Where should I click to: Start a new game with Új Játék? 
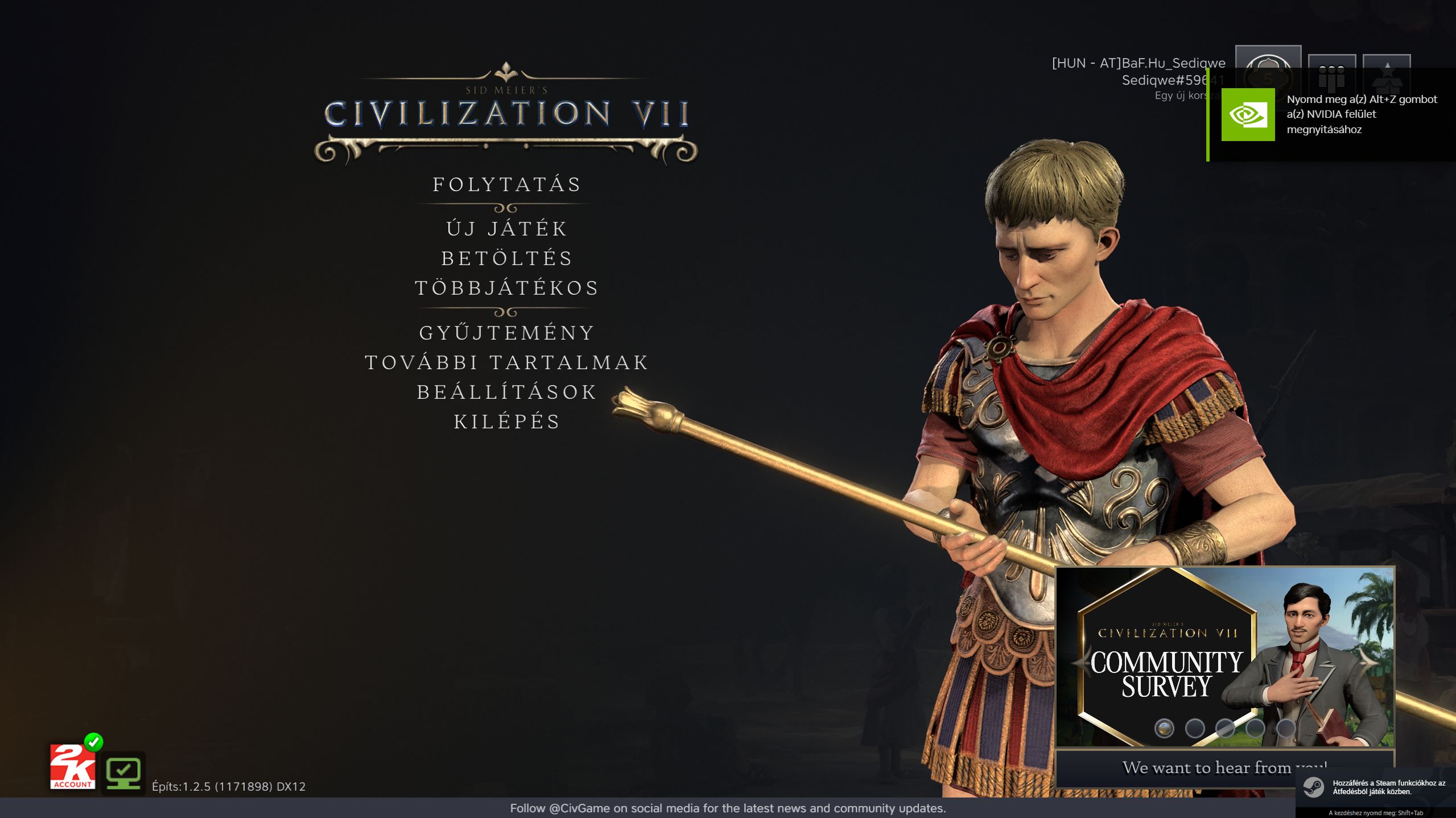(506, 229)
